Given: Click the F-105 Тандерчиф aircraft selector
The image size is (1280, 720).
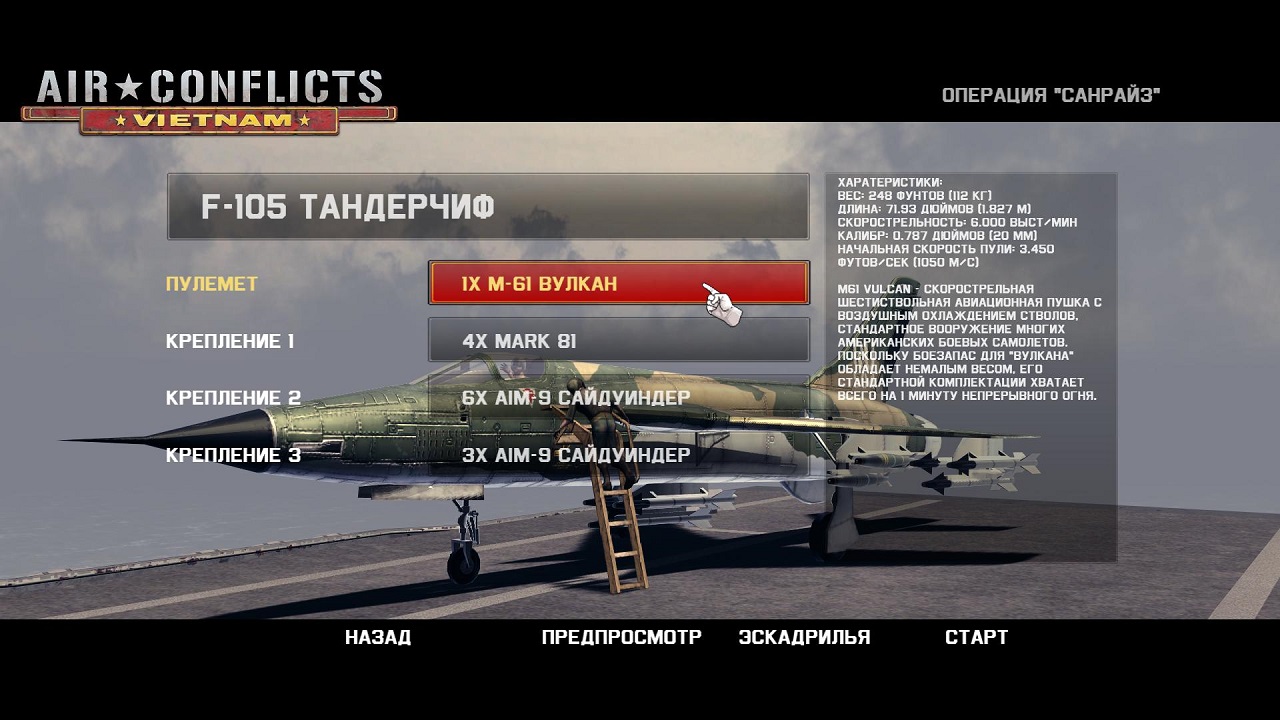Looking at the screenshot, I should [487, 207].
